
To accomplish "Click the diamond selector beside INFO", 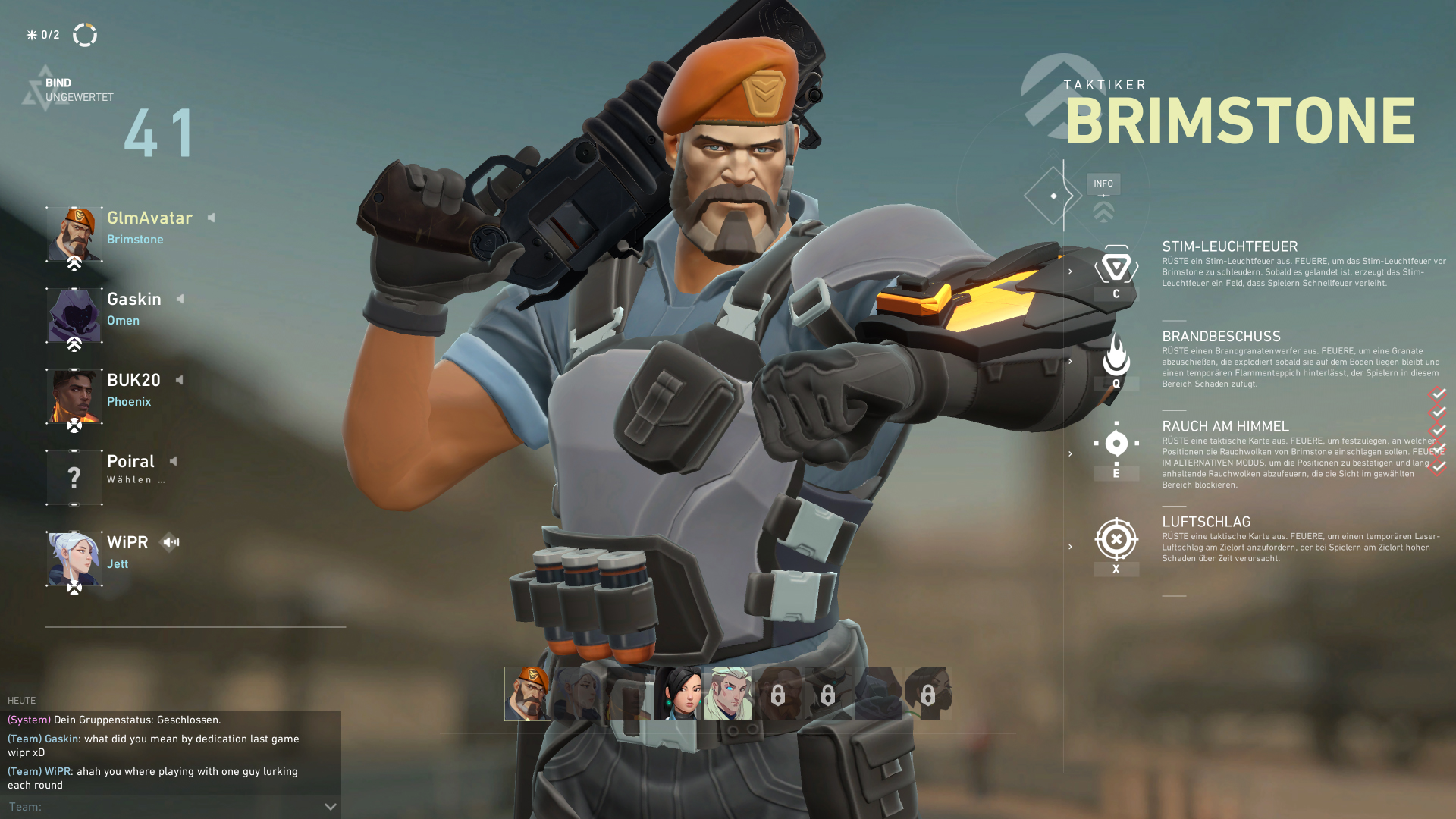I will coord(1053,196).
